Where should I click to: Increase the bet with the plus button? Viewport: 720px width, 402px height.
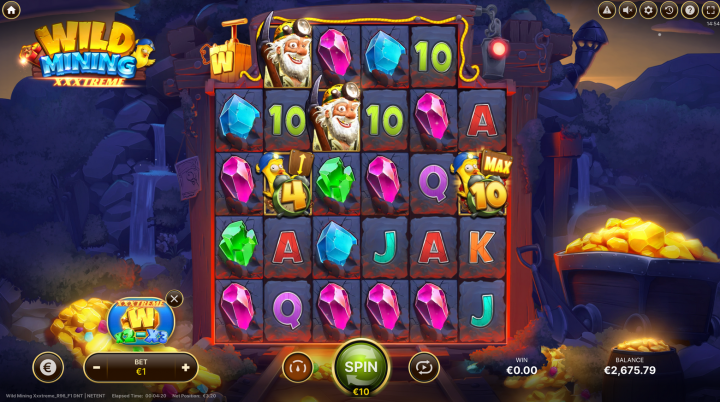[x=185, y=367]
